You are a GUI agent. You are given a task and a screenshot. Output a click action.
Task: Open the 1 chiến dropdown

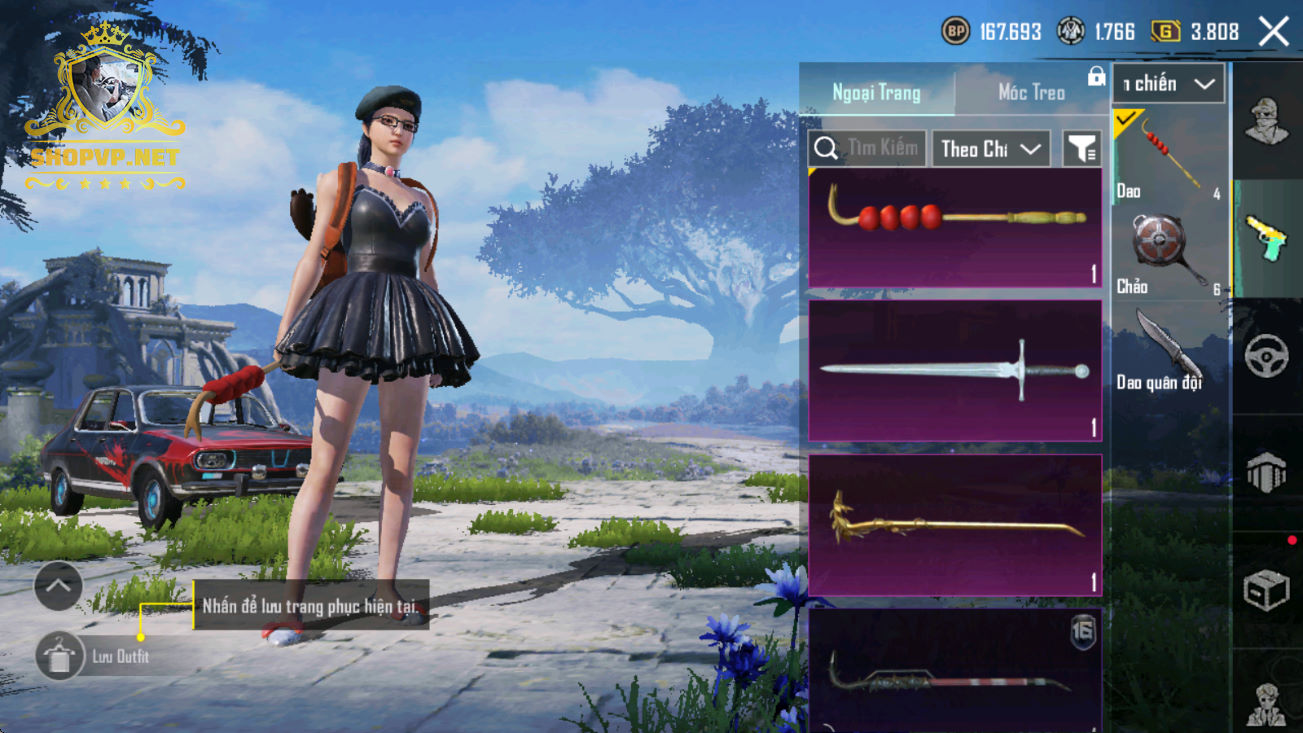click(x=1168, y=84)
